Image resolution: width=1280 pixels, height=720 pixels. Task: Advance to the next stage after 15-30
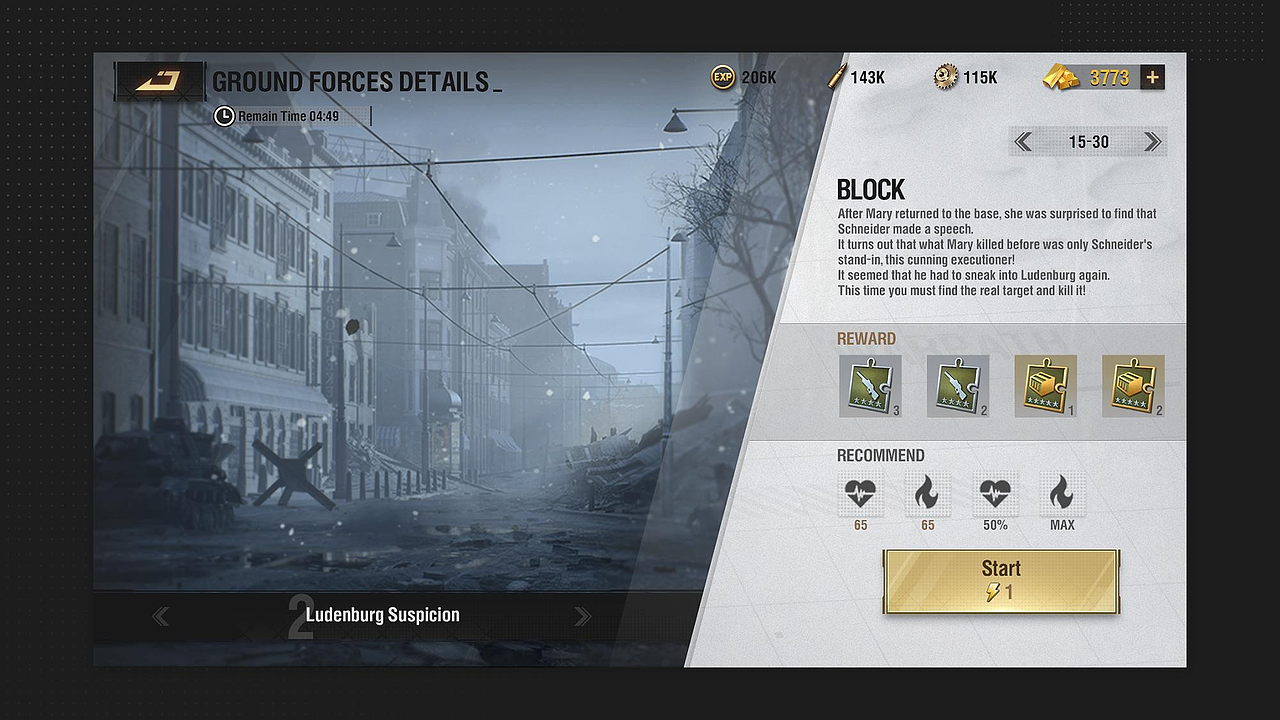coord(1153,142)
